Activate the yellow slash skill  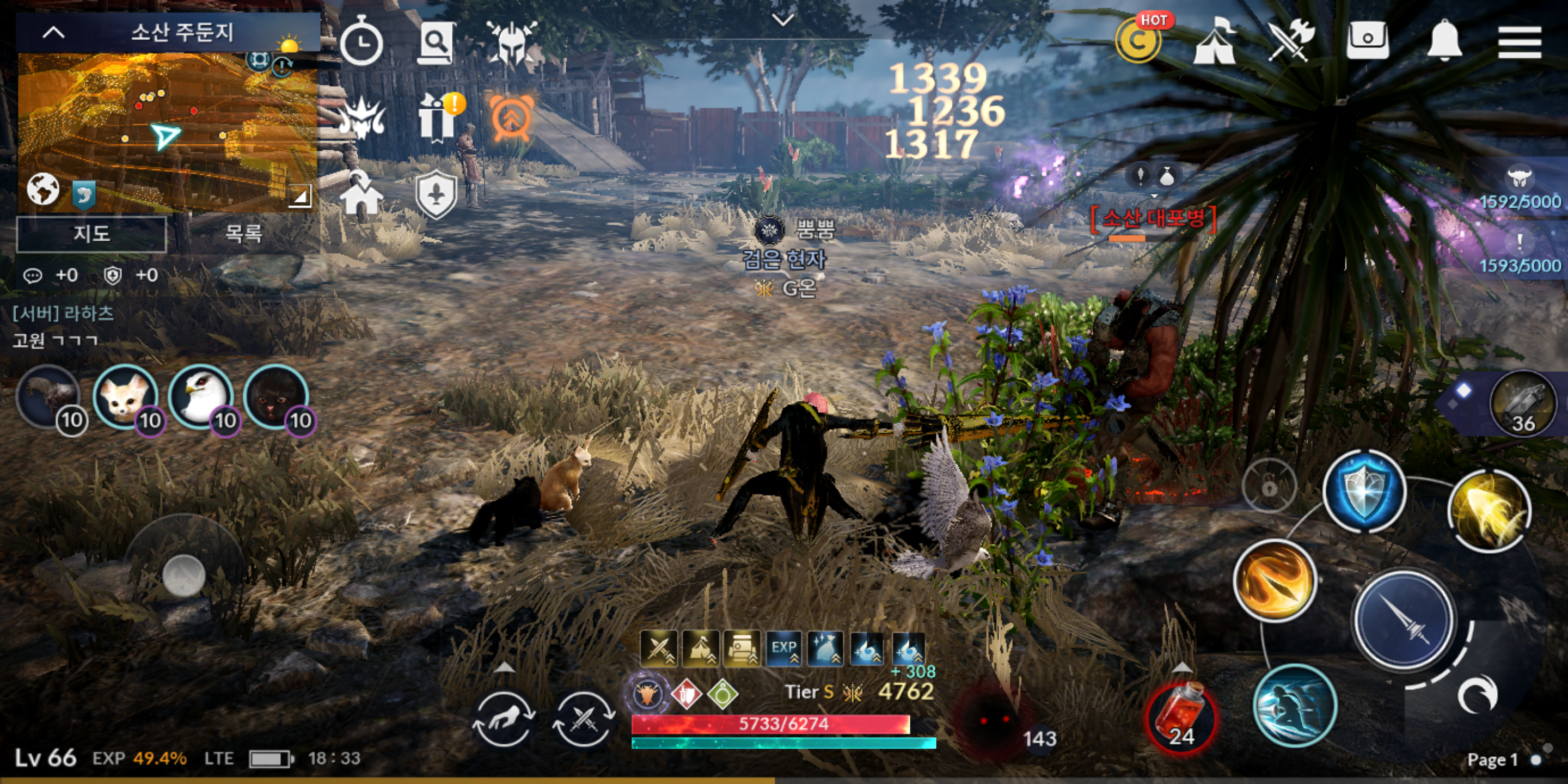point(1489,511)
